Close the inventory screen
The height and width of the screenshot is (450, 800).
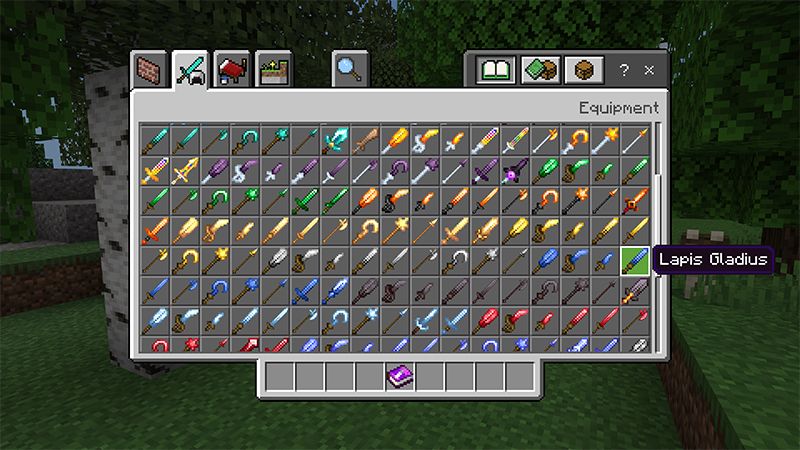coord(649,71)
